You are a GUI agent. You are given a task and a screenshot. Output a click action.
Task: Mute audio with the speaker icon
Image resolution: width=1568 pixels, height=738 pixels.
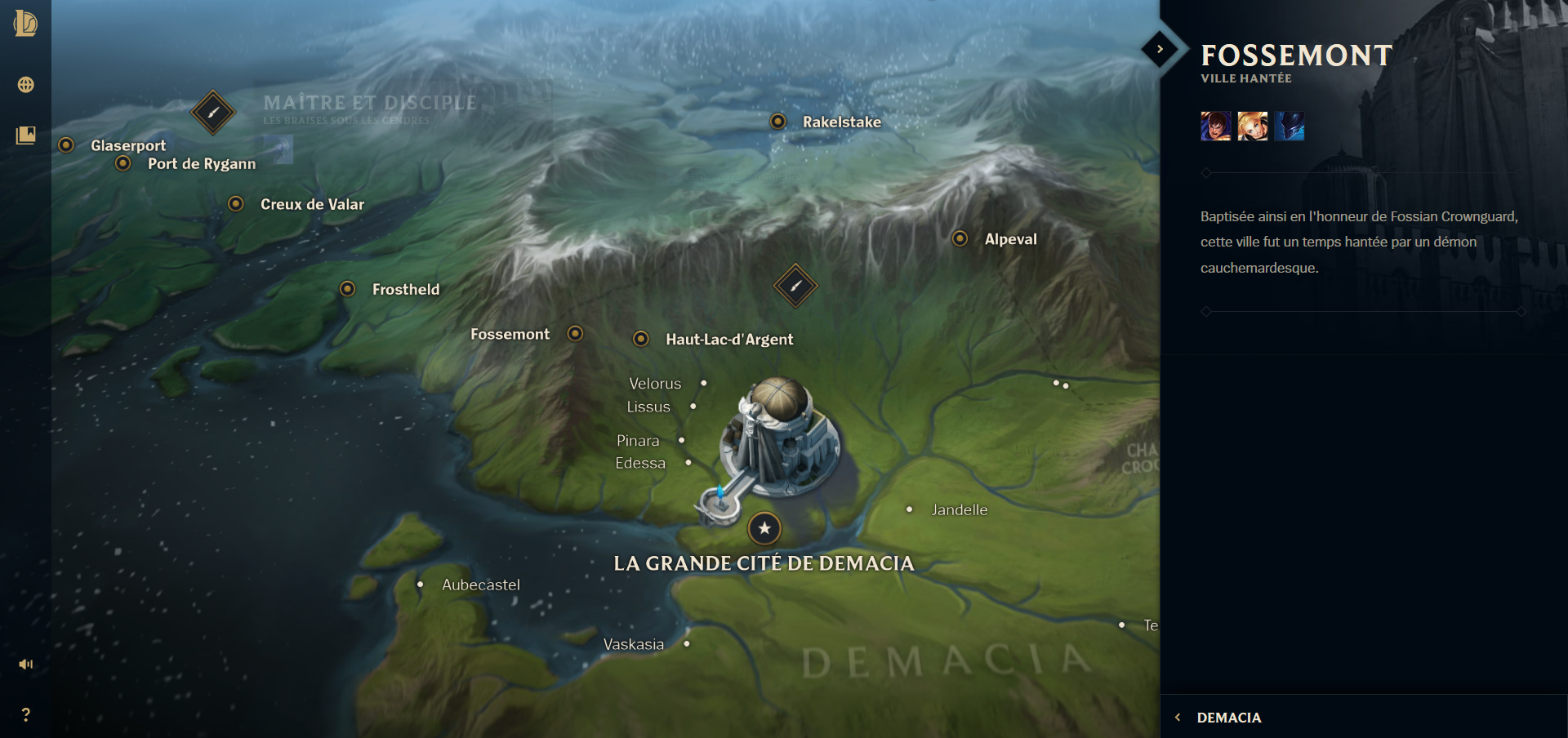pos(25,664)
